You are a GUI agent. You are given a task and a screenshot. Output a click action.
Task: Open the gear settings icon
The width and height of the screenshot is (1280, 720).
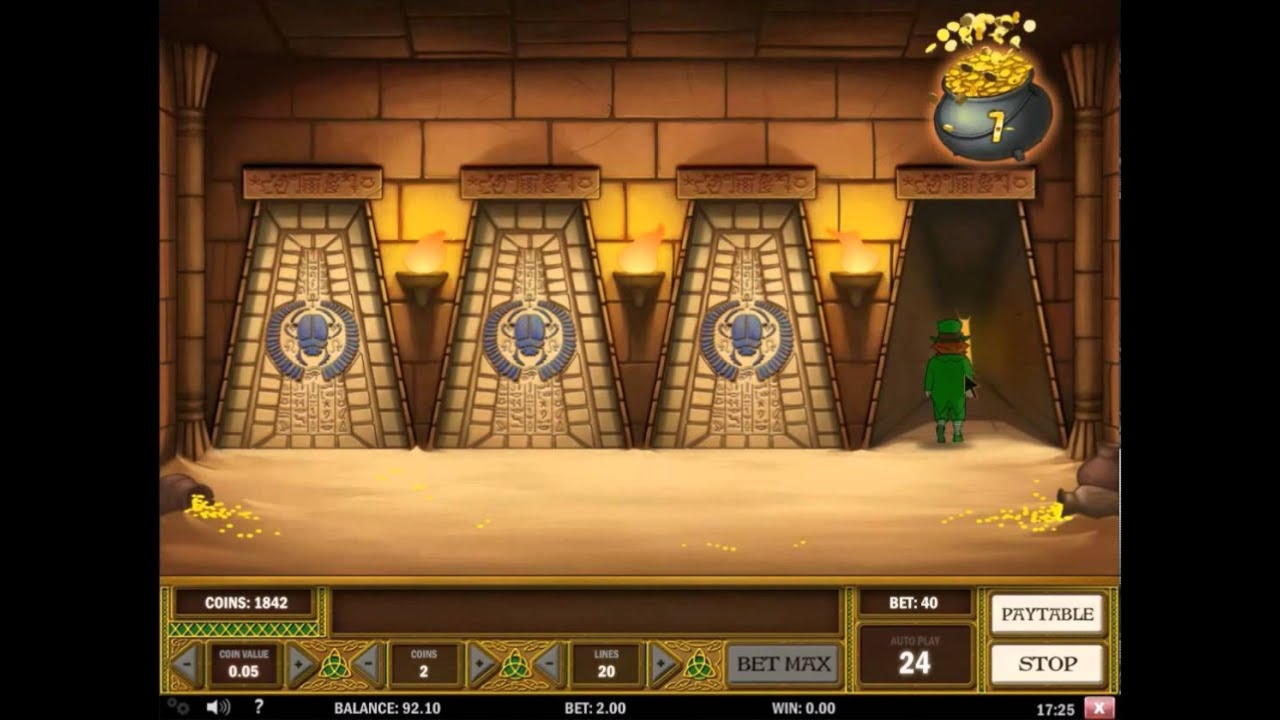[178, 707]
